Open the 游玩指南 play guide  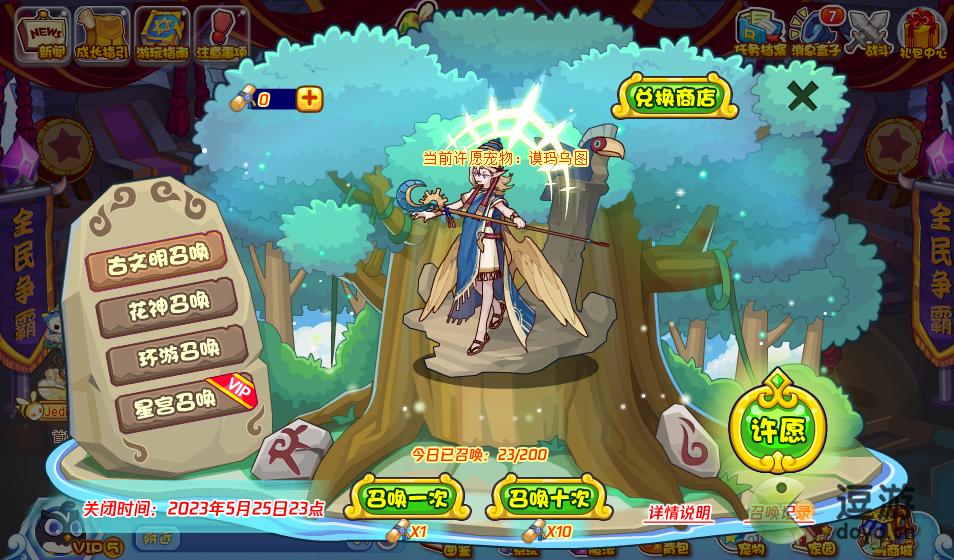pyautogui.click(x=161, y=33)
